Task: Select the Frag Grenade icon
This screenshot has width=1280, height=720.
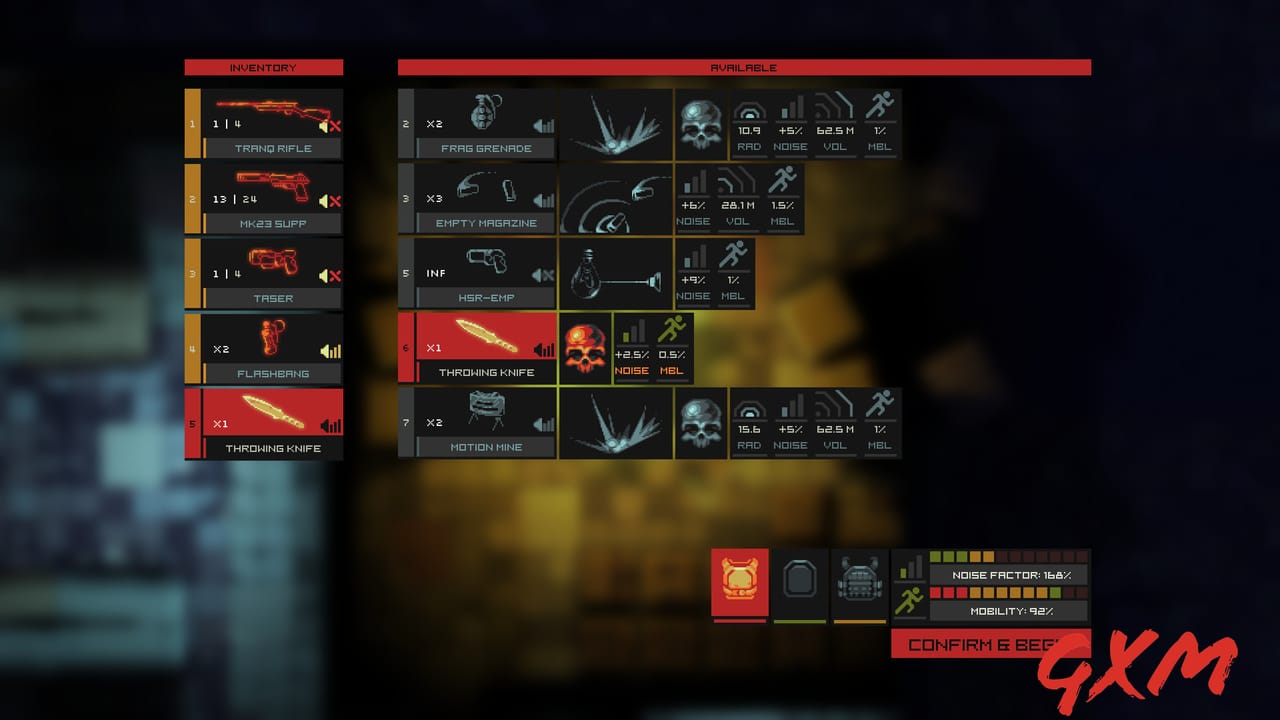Action: (x=485, y=113)
